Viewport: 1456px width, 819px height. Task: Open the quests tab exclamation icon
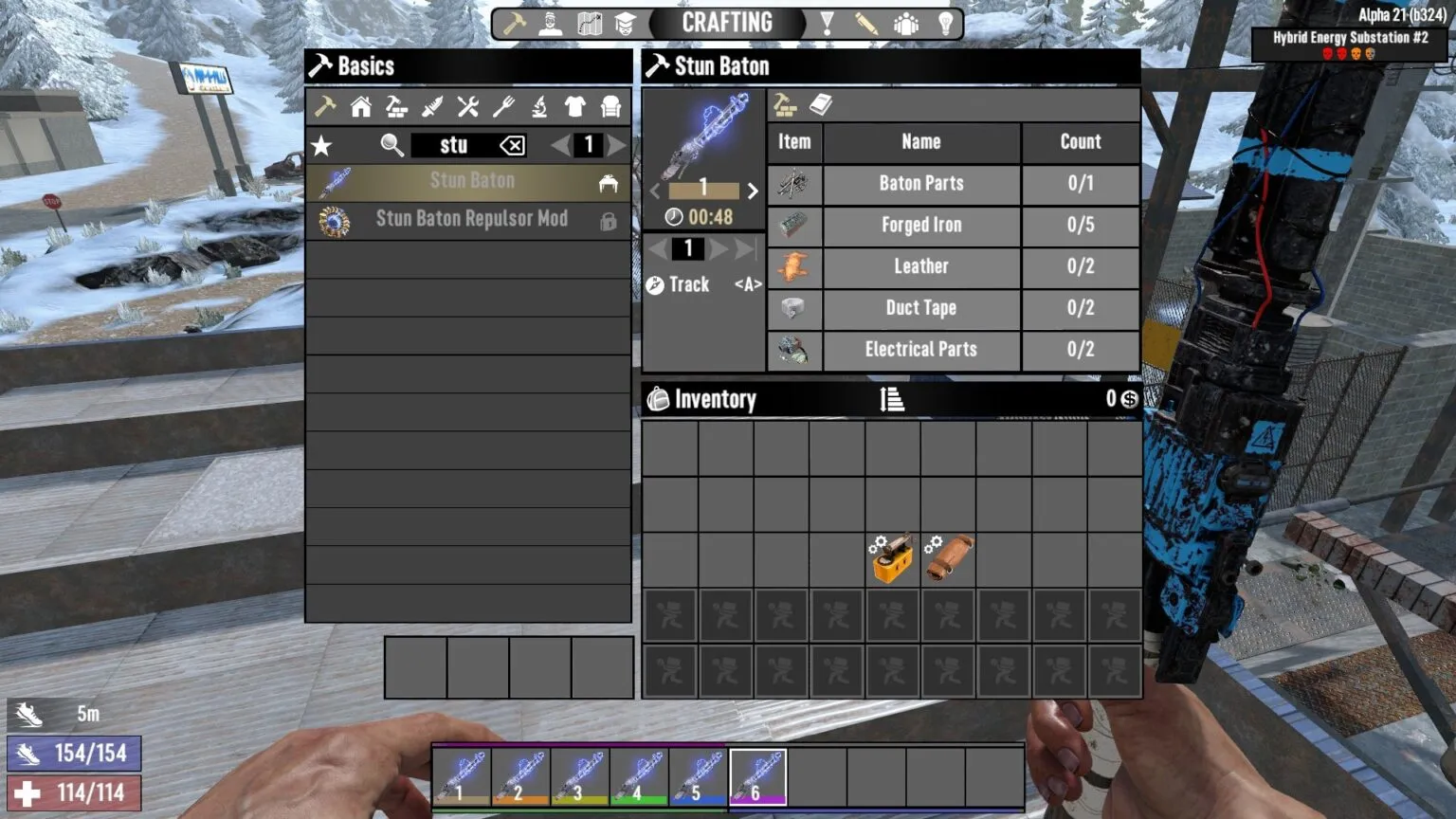click(x=829, y=22)
